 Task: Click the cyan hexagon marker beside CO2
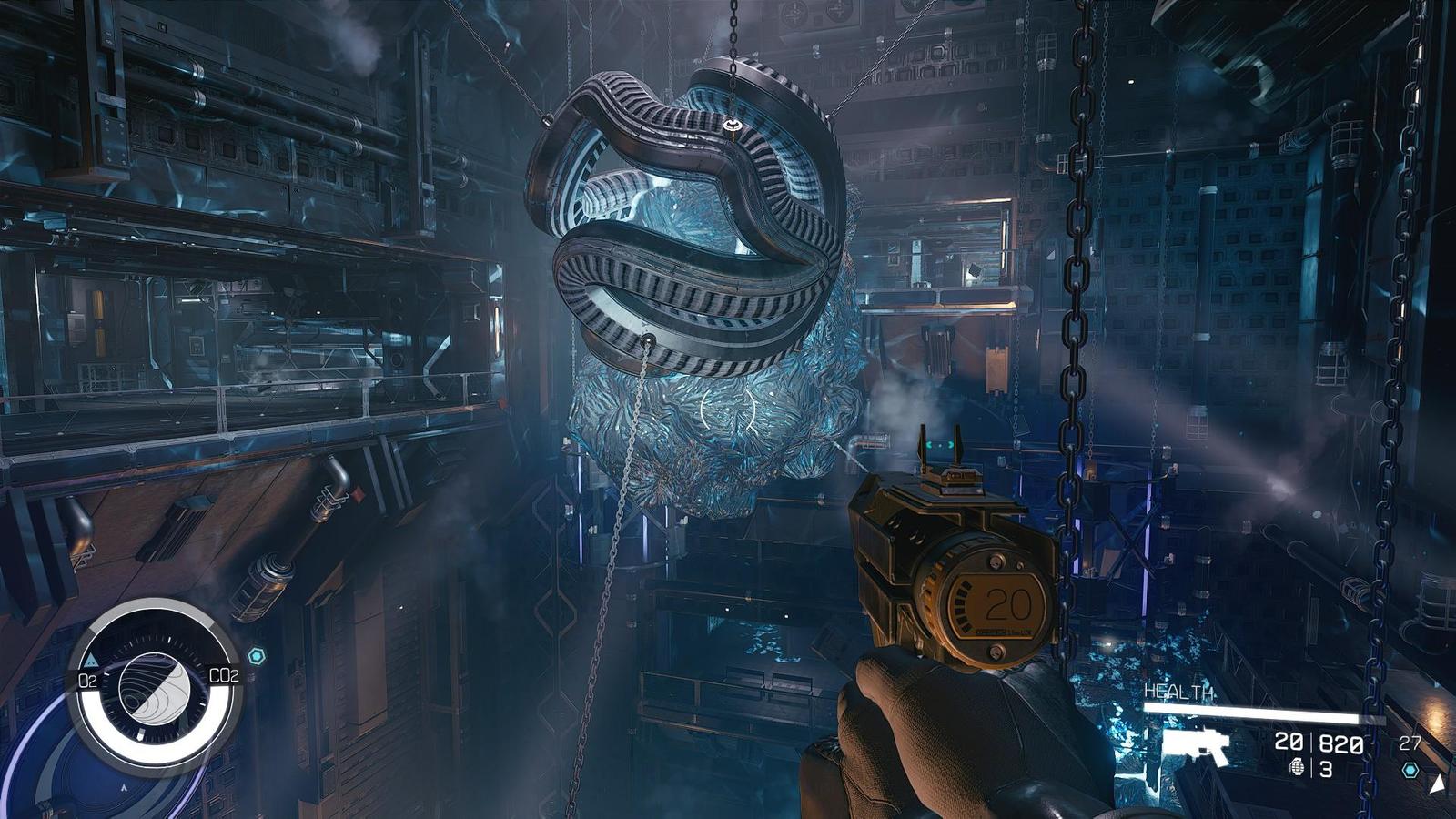[x=257, y=656]
